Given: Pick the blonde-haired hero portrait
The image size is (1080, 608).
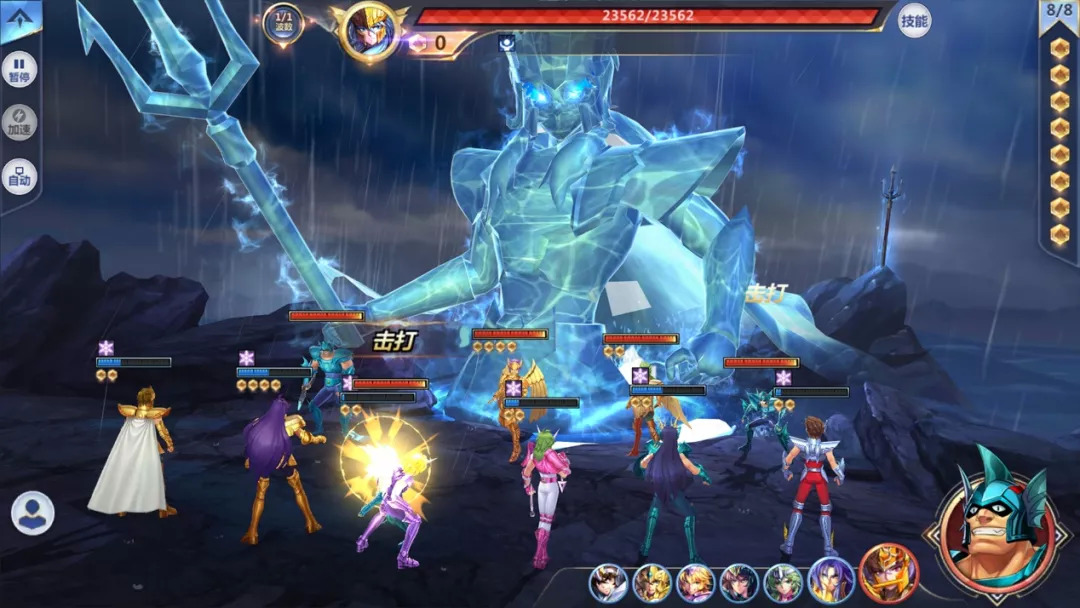Looking at the screenshot, I should 695,583.
